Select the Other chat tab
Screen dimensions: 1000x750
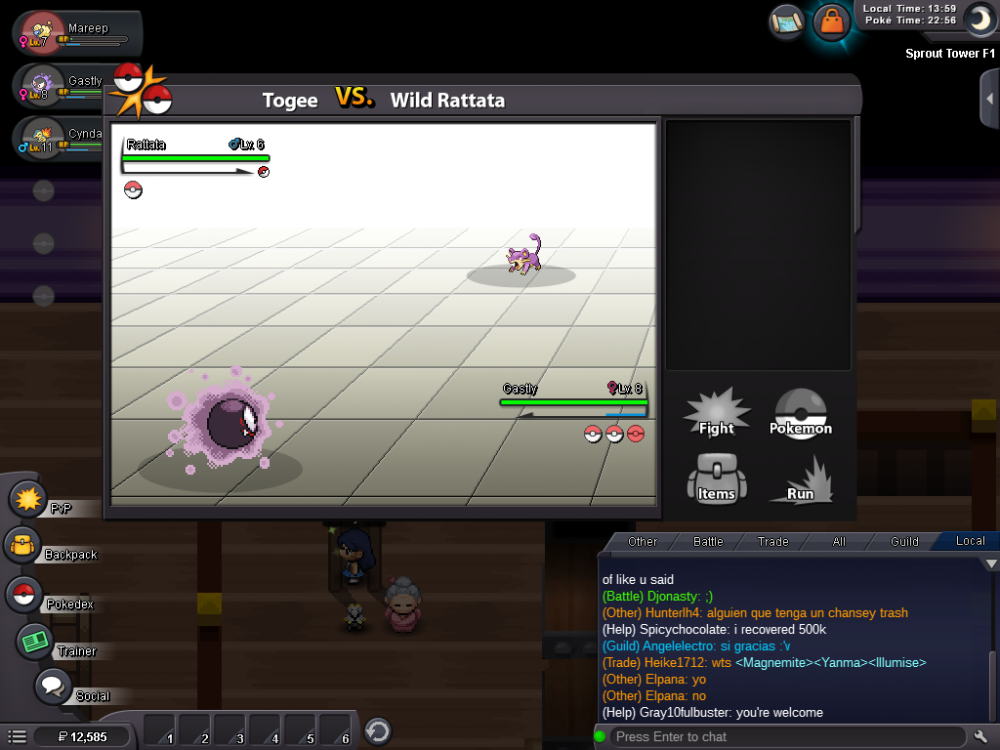643,541
